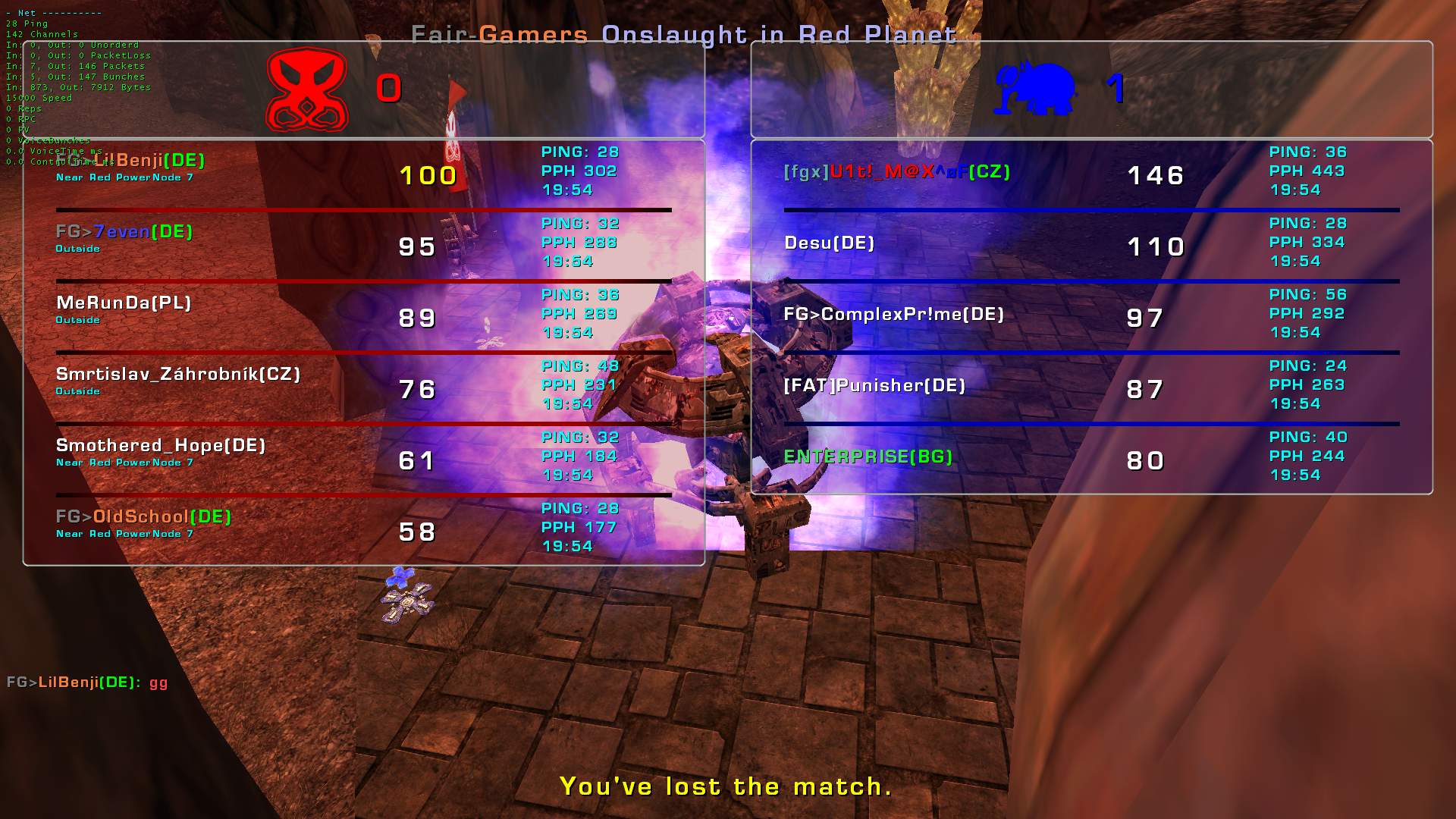Click the FG>OldSchool(DE) scoreboard entry

point(143,517)
